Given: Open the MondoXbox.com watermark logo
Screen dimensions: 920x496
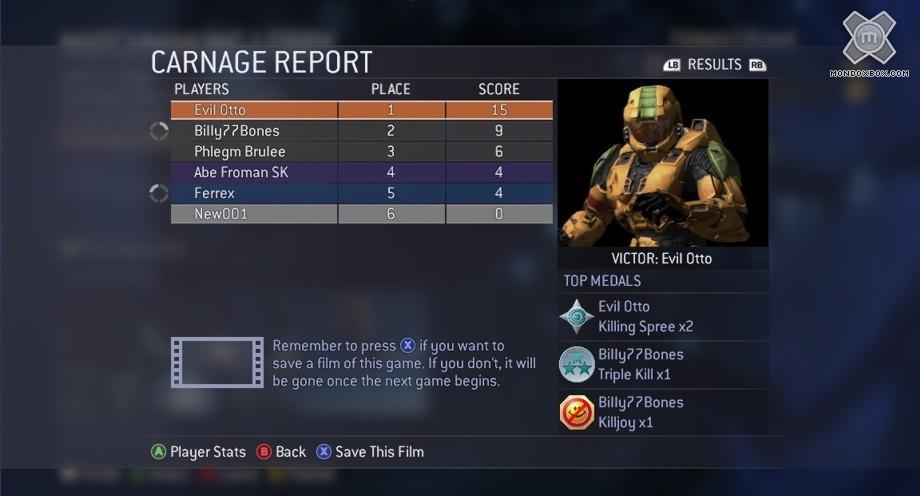Looking at the screenshot, I should point(868,44).
